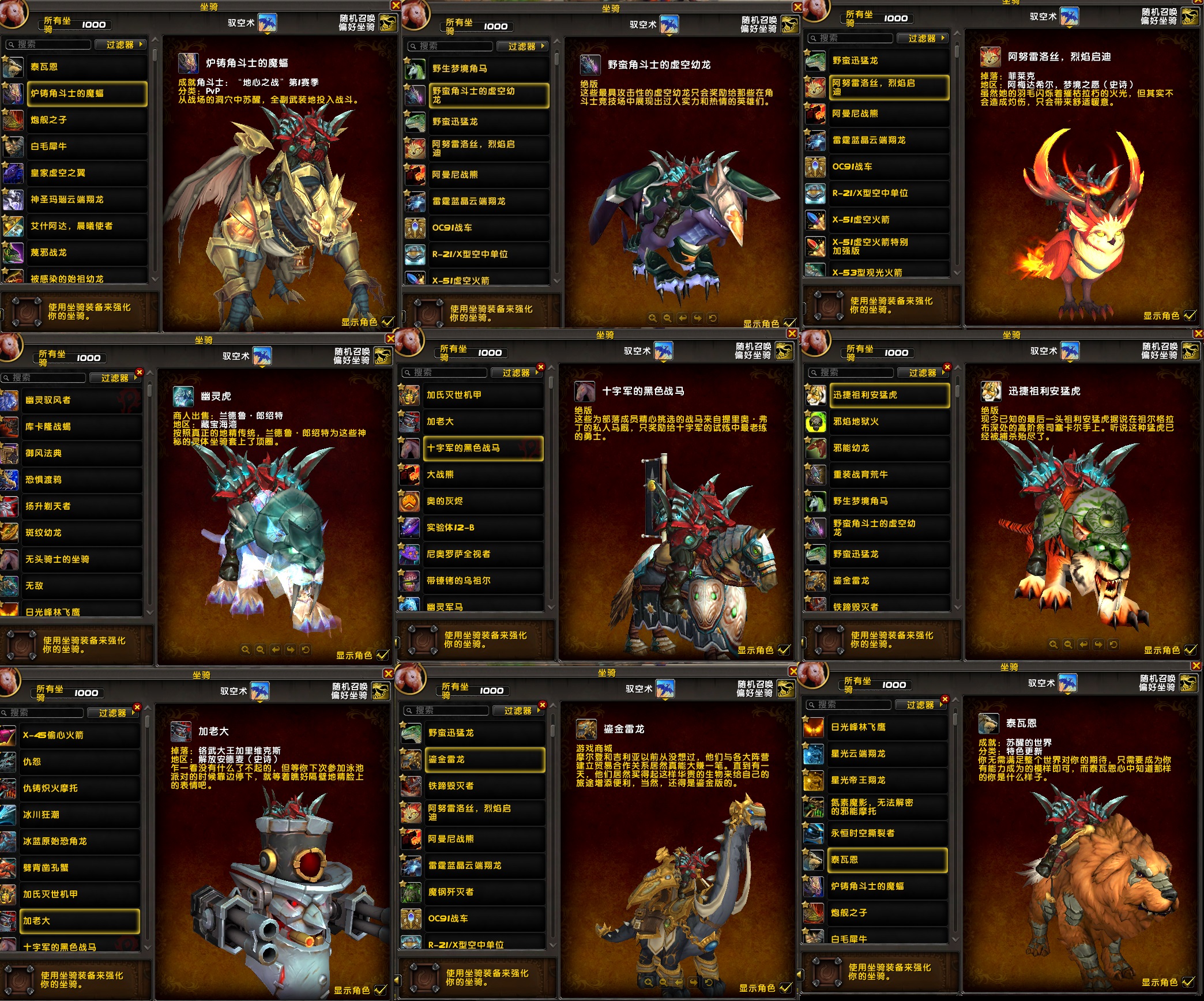Select the 蔑邪战龙 mount row
Image resolution: width=1204 pixels, height=1001 pixels.
[x=86, y=253]
